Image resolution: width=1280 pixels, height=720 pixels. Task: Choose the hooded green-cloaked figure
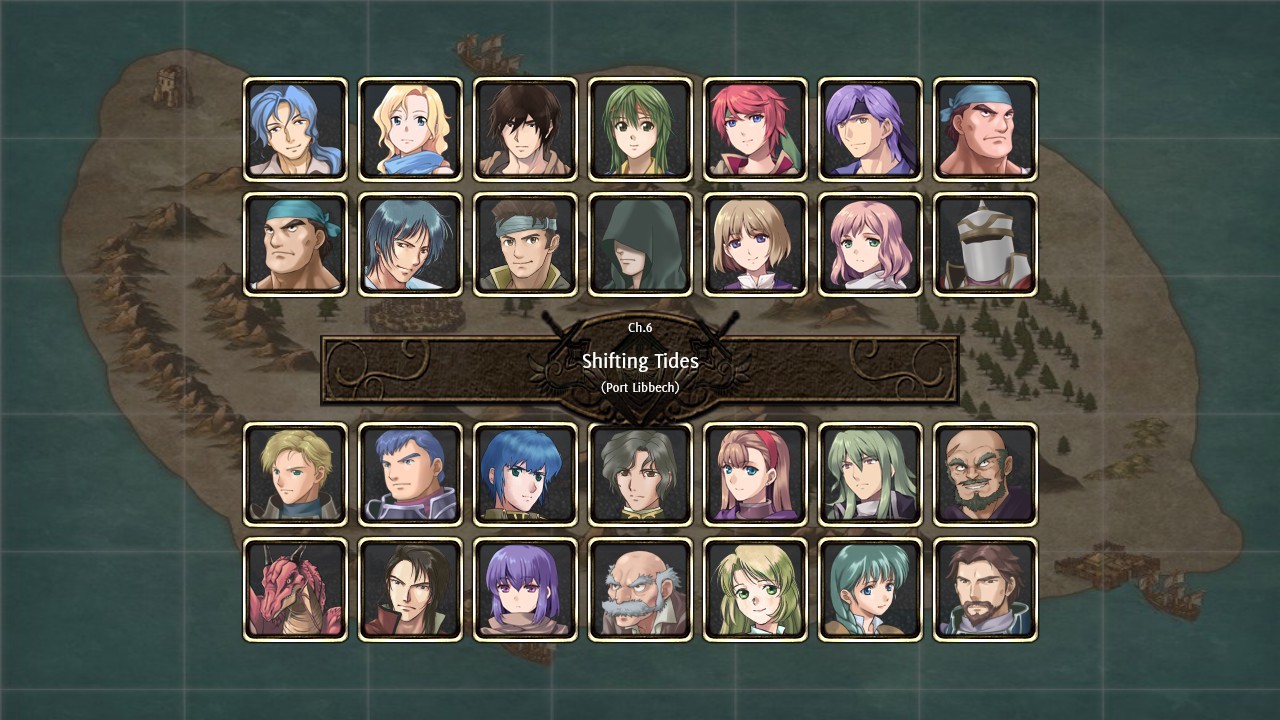click(x=640, y=243)
